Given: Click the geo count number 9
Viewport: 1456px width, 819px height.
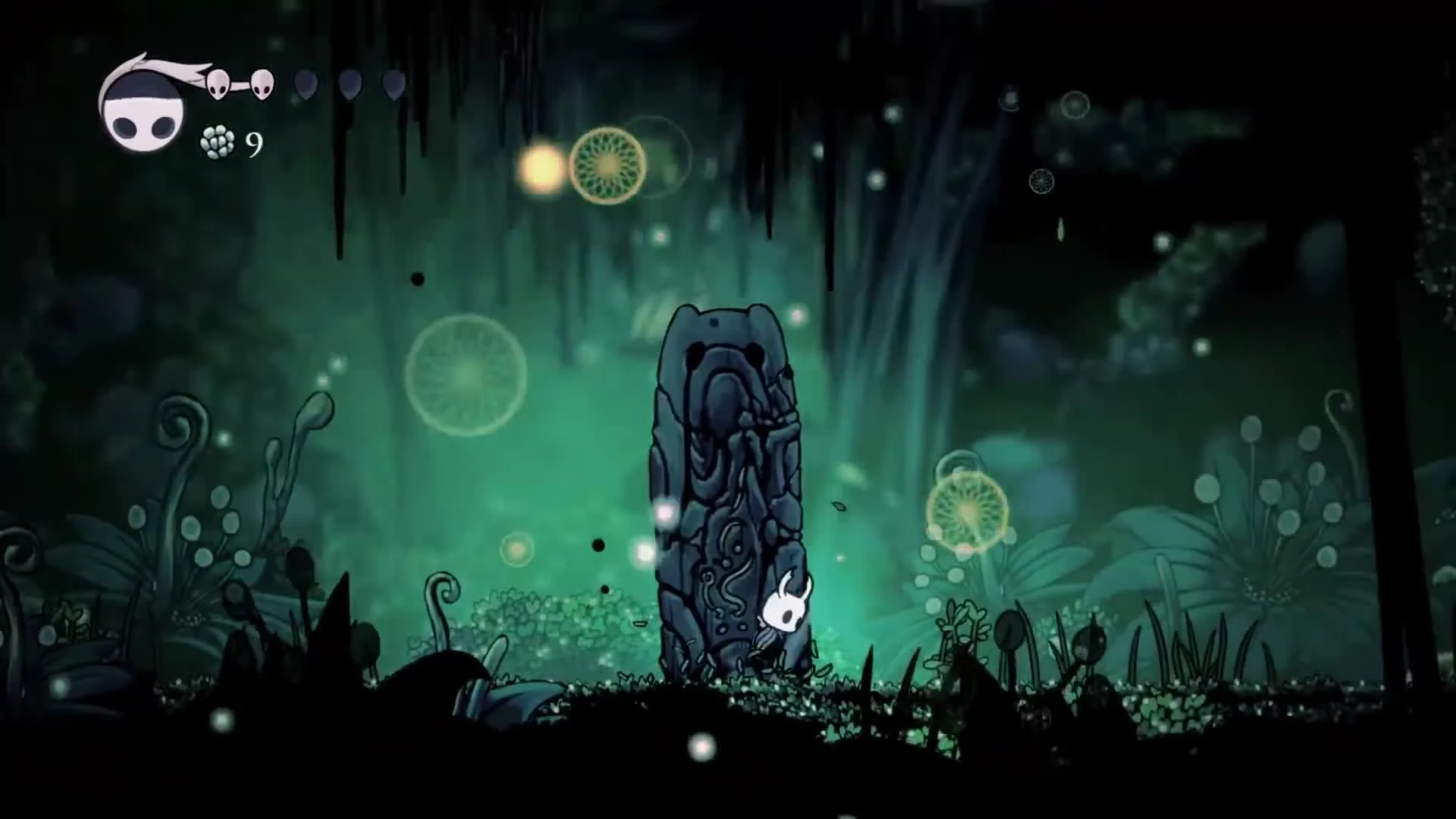Looking at the screenshot, I should (255, 143).
